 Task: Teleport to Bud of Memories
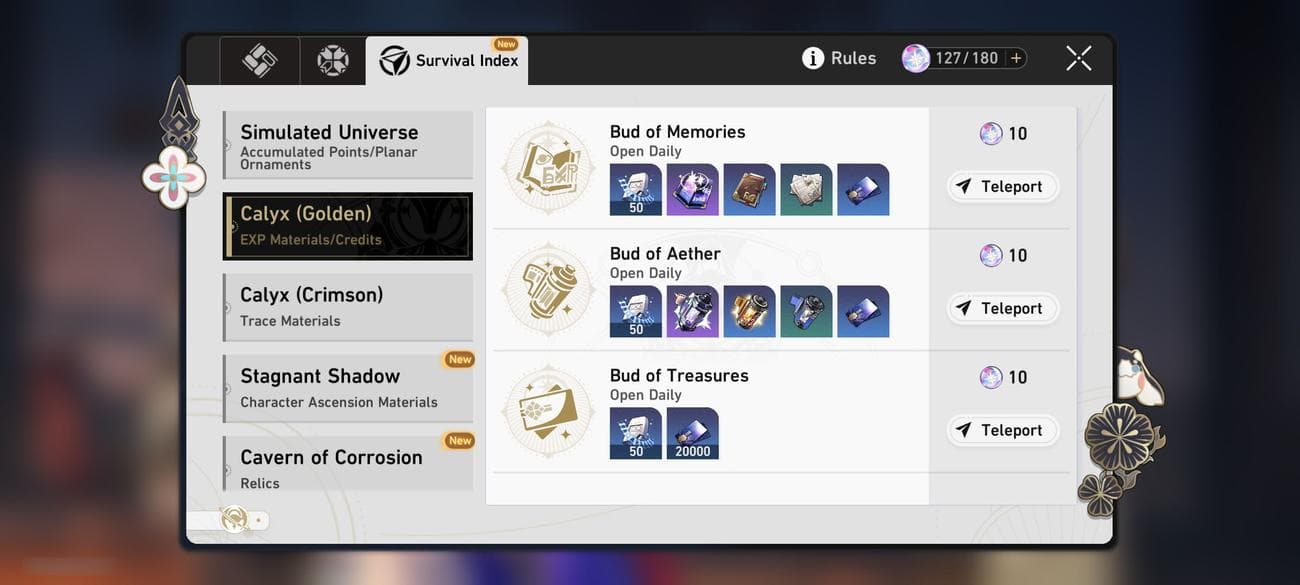click(1002, 186)
